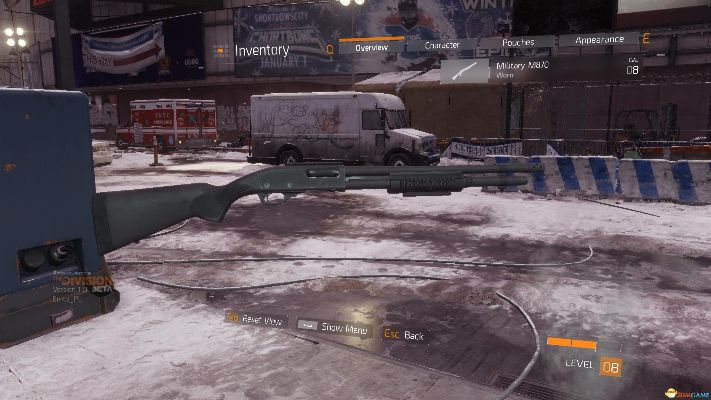Switch to the Overview tab
This screenshot has height=400, width=711.
point(370,47)
